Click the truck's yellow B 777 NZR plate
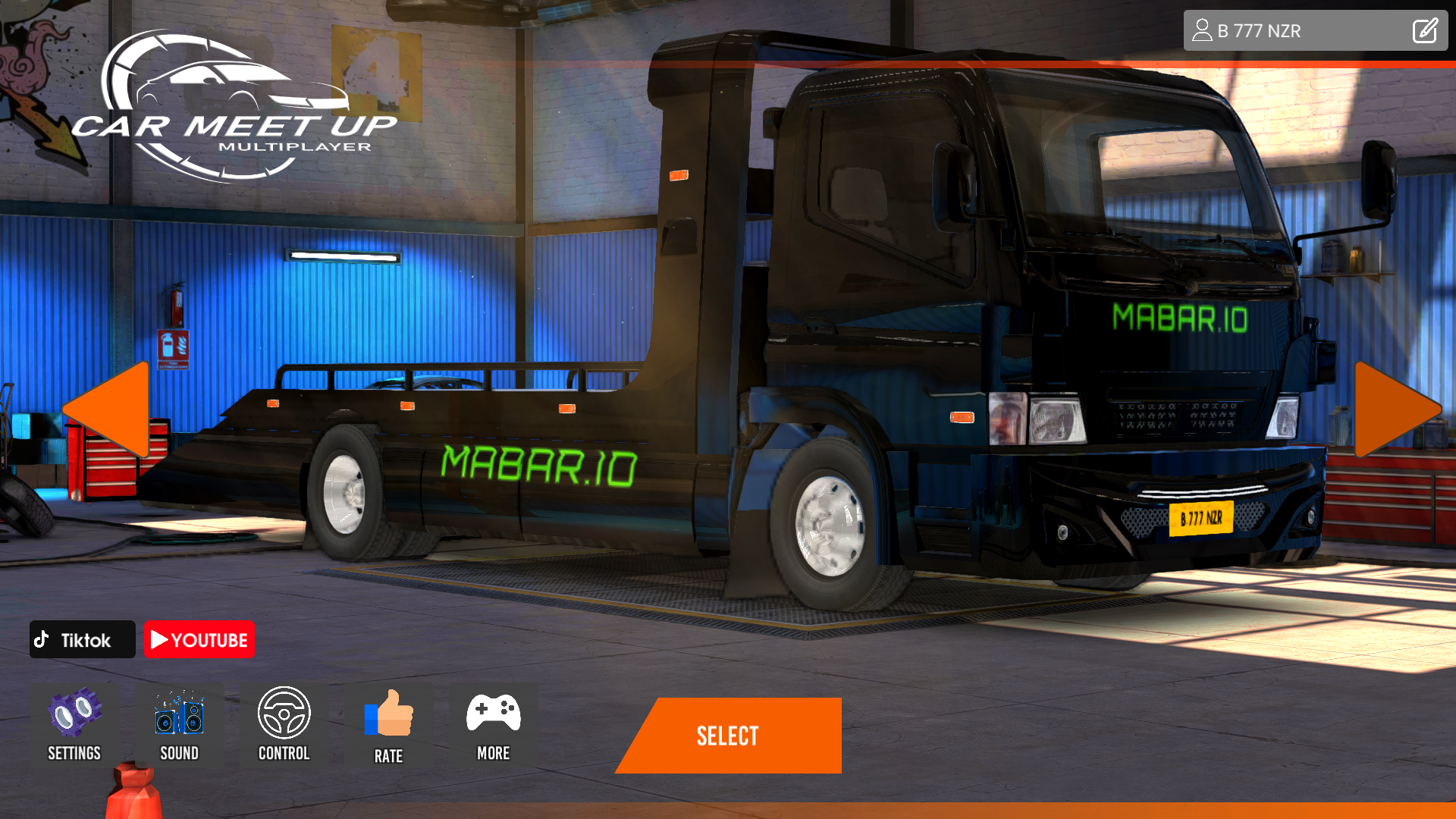The width and height of the screenshot is (1456, 819). tap(1201, 519)
